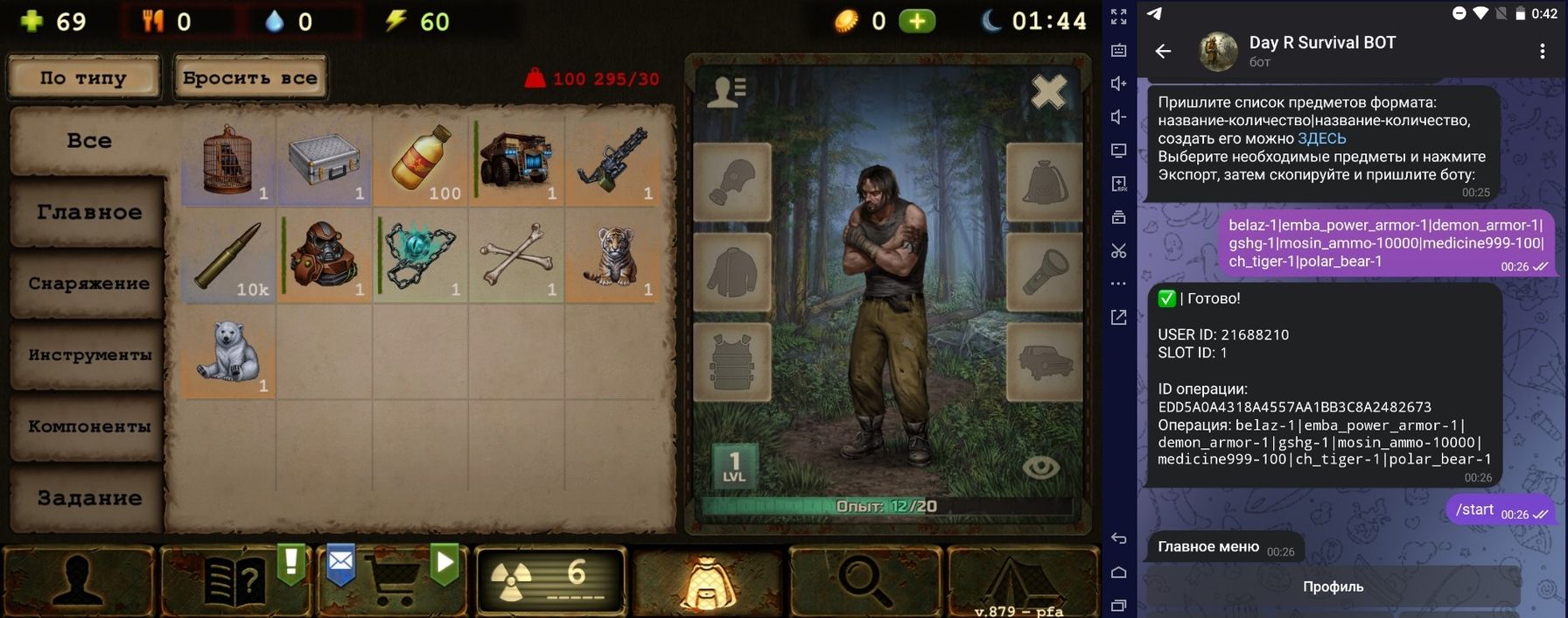The height and width of the screenshot is (618, 1568).
Task: Close the character equipment panel
Action: (1048, 92)
